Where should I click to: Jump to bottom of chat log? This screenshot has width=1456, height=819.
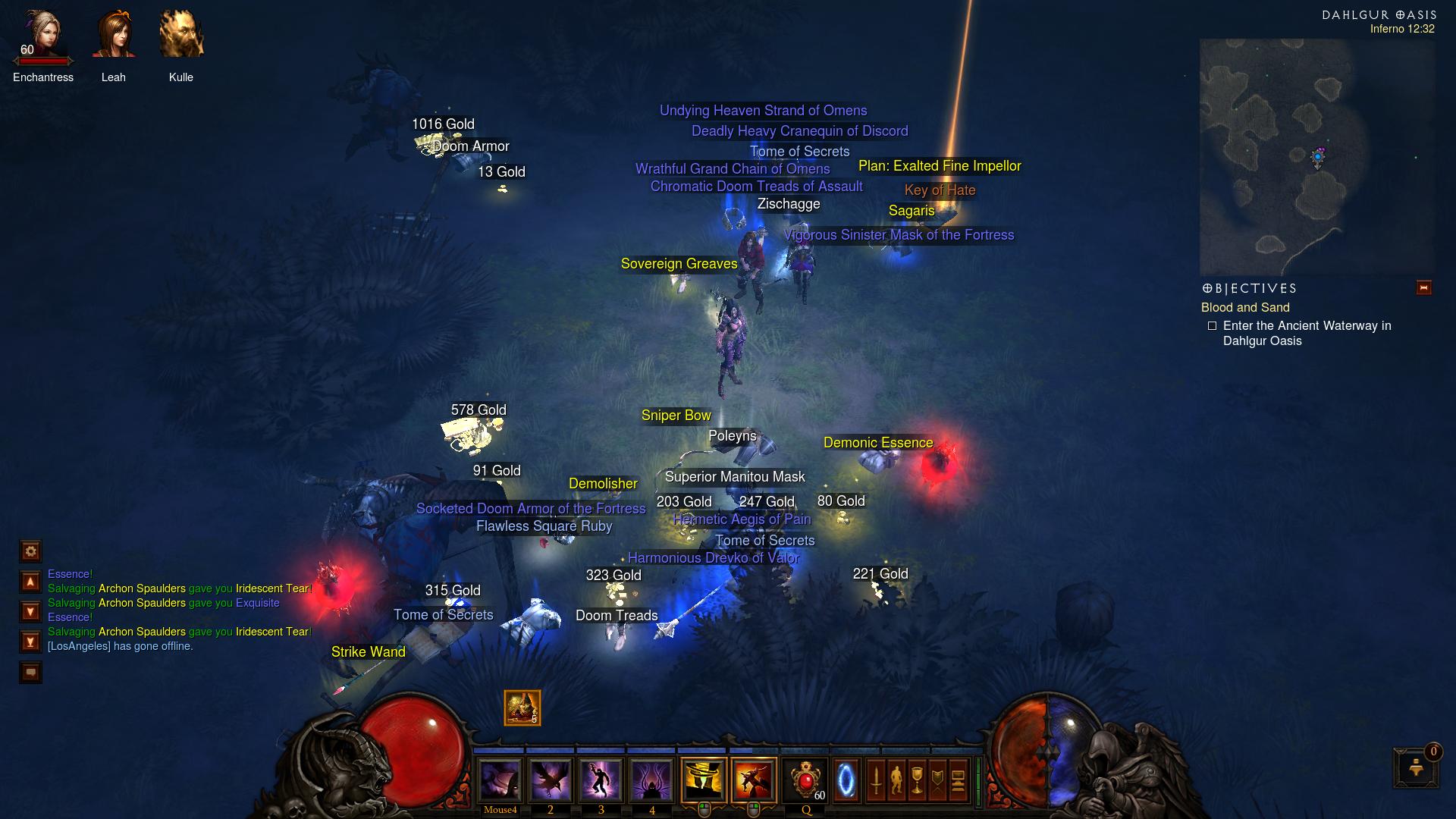30,642
